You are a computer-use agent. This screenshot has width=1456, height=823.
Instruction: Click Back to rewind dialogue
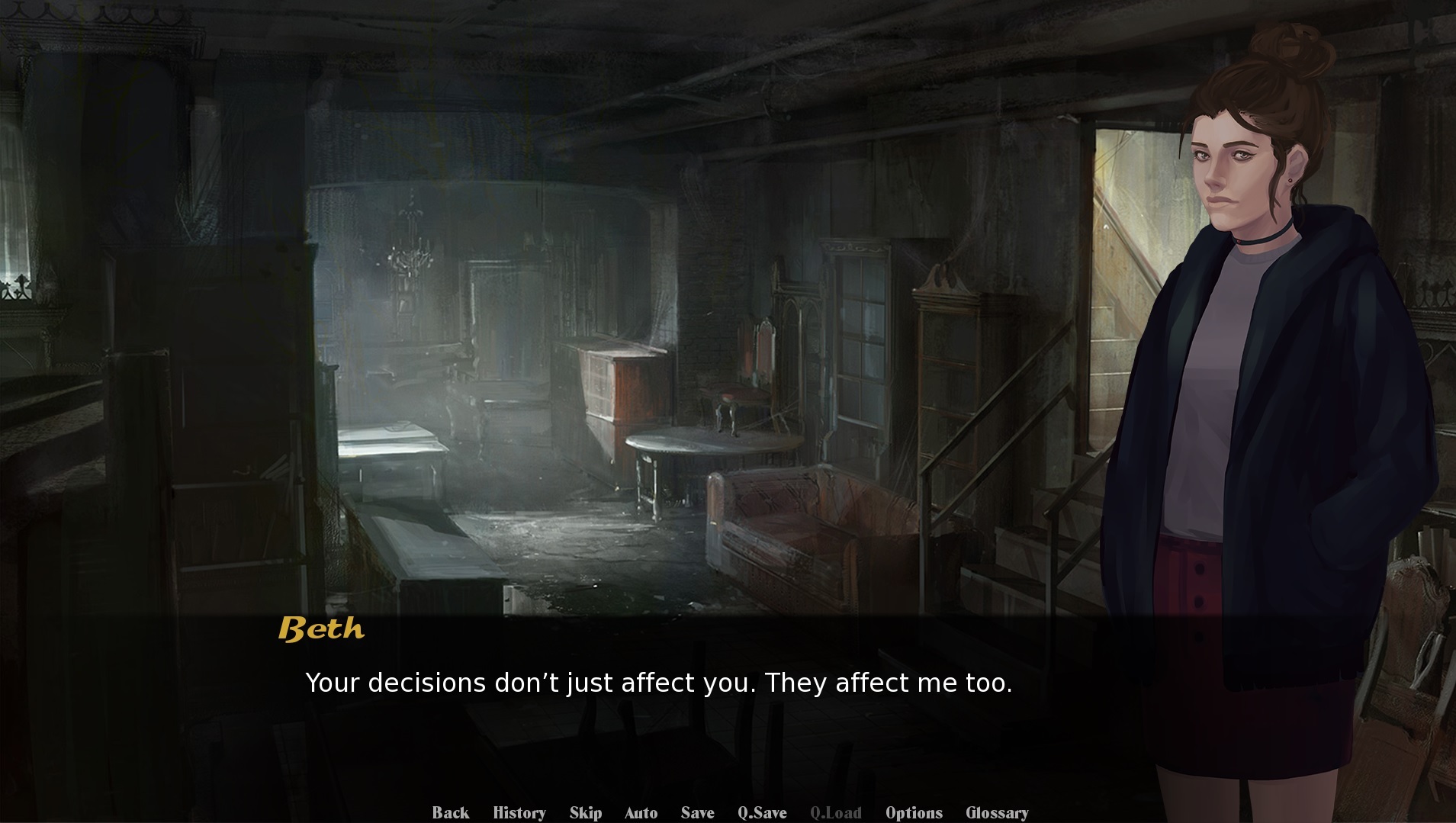tap(452, 812)
